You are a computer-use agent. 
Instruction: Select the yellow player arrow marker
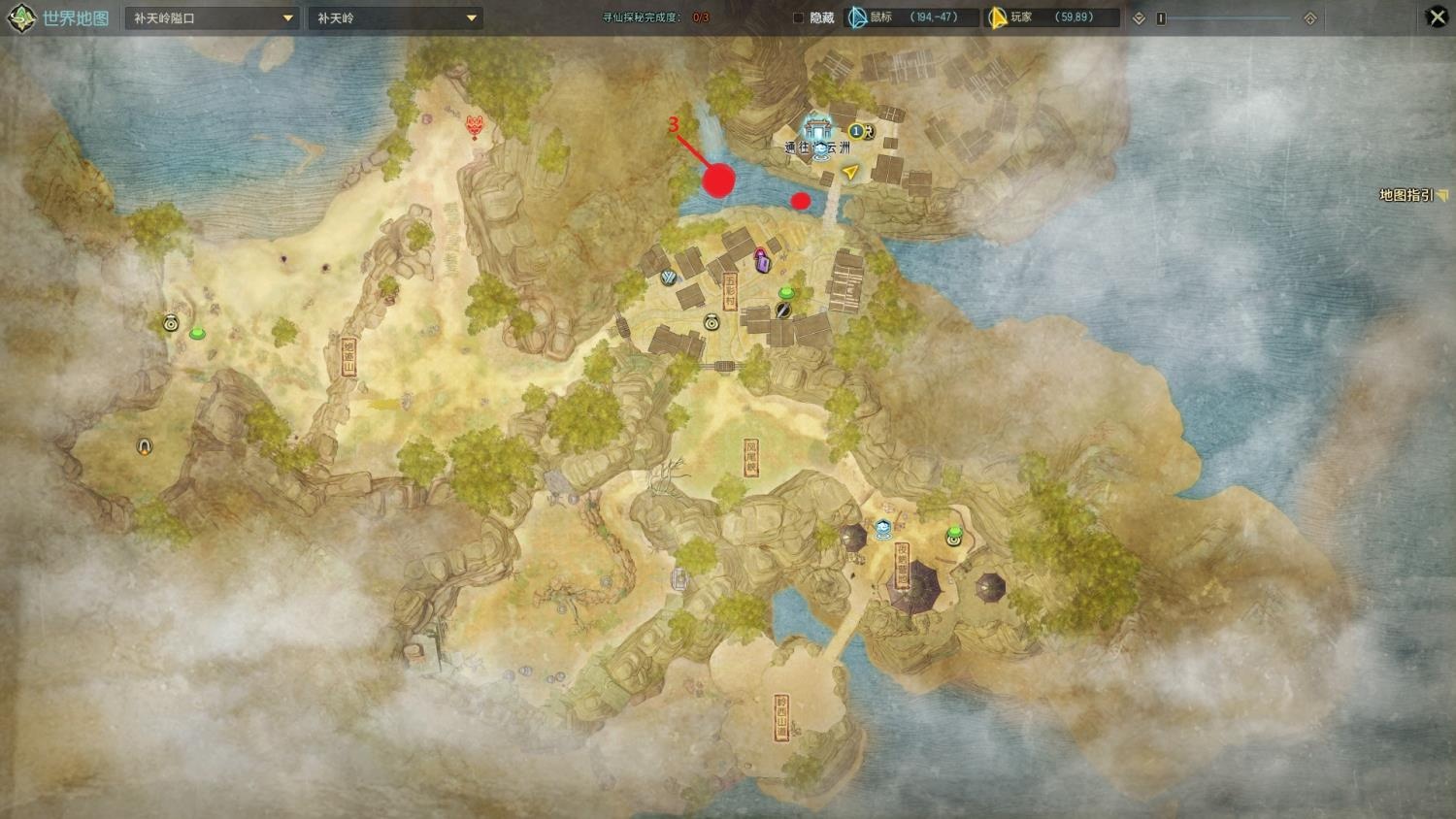[850, 173]
